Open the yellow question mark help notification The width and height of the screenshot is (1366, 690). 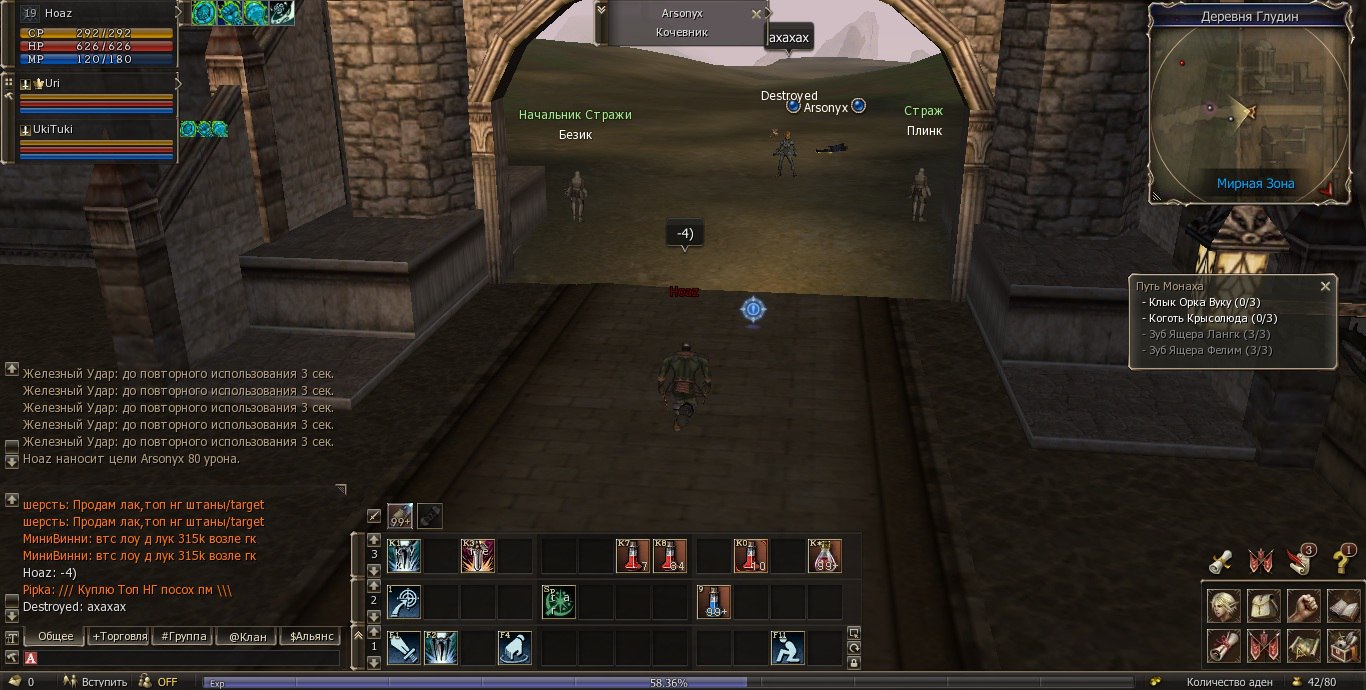pos(1344,560)
